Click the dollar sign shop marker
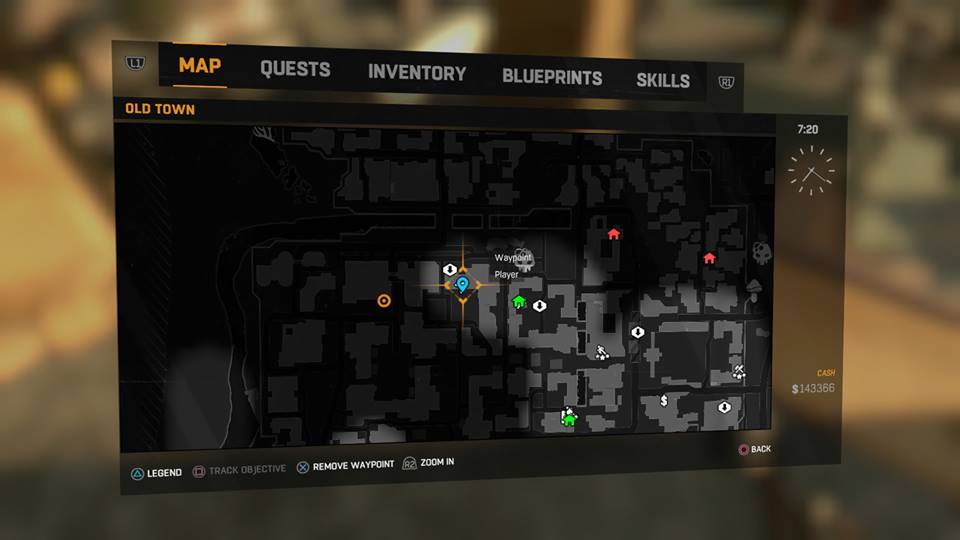 click(x=664, y=401)
